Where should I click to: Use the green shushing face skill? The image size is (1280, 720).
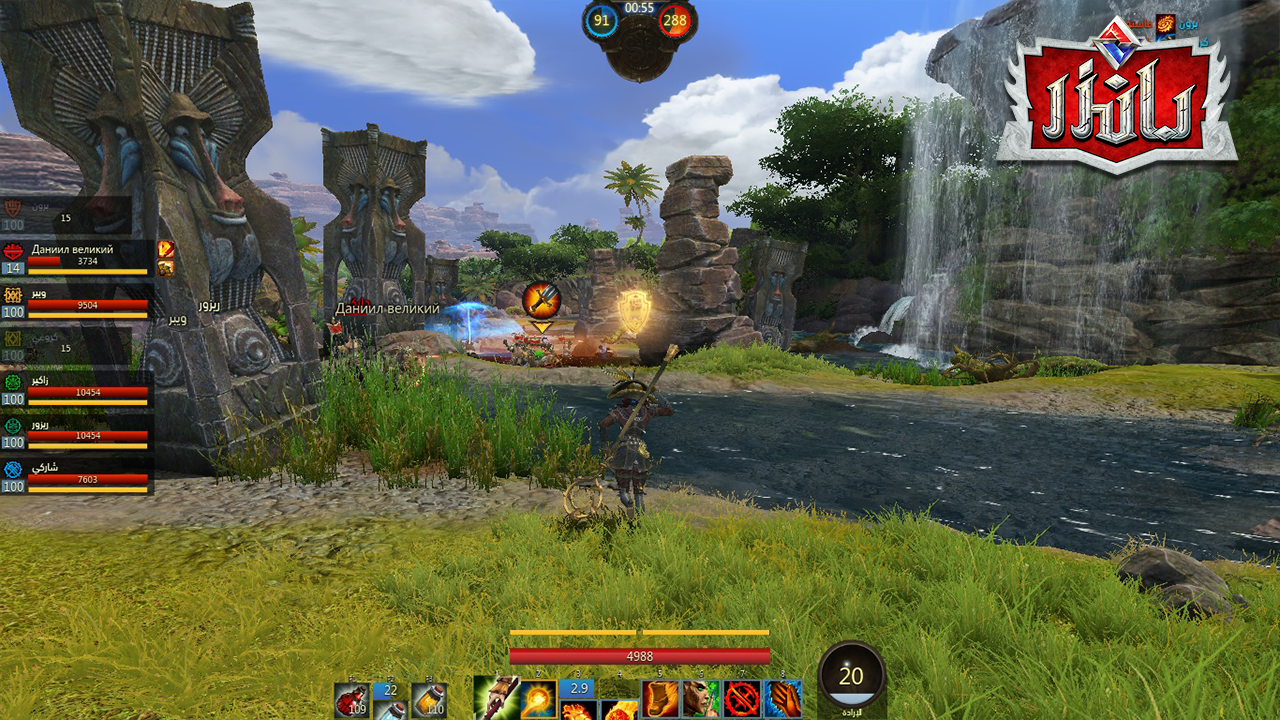point(701,699)
